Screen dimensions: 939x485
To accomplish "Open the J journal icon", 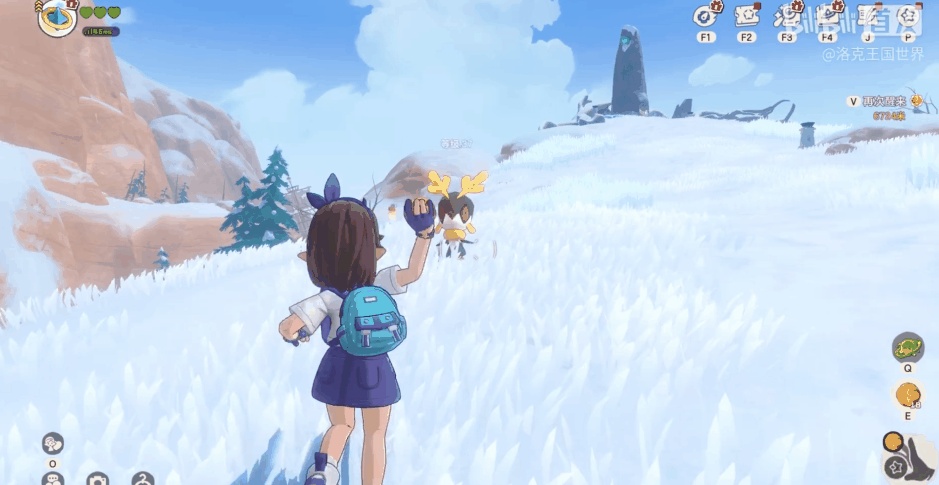I will (x=867, y=16).
